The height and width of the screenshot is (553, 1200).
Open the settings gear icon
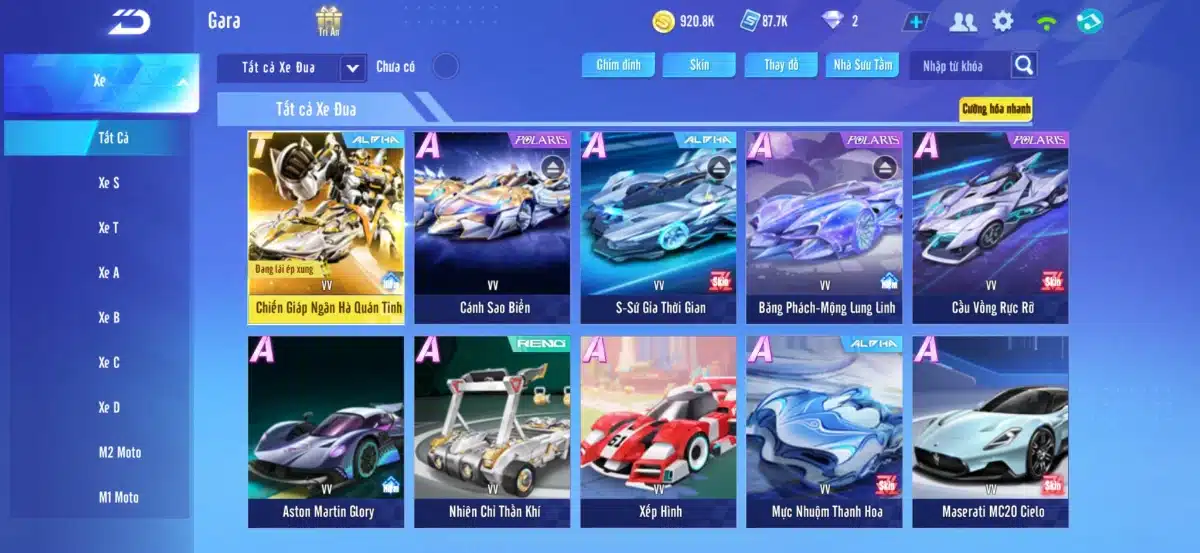click(1003, 21)
